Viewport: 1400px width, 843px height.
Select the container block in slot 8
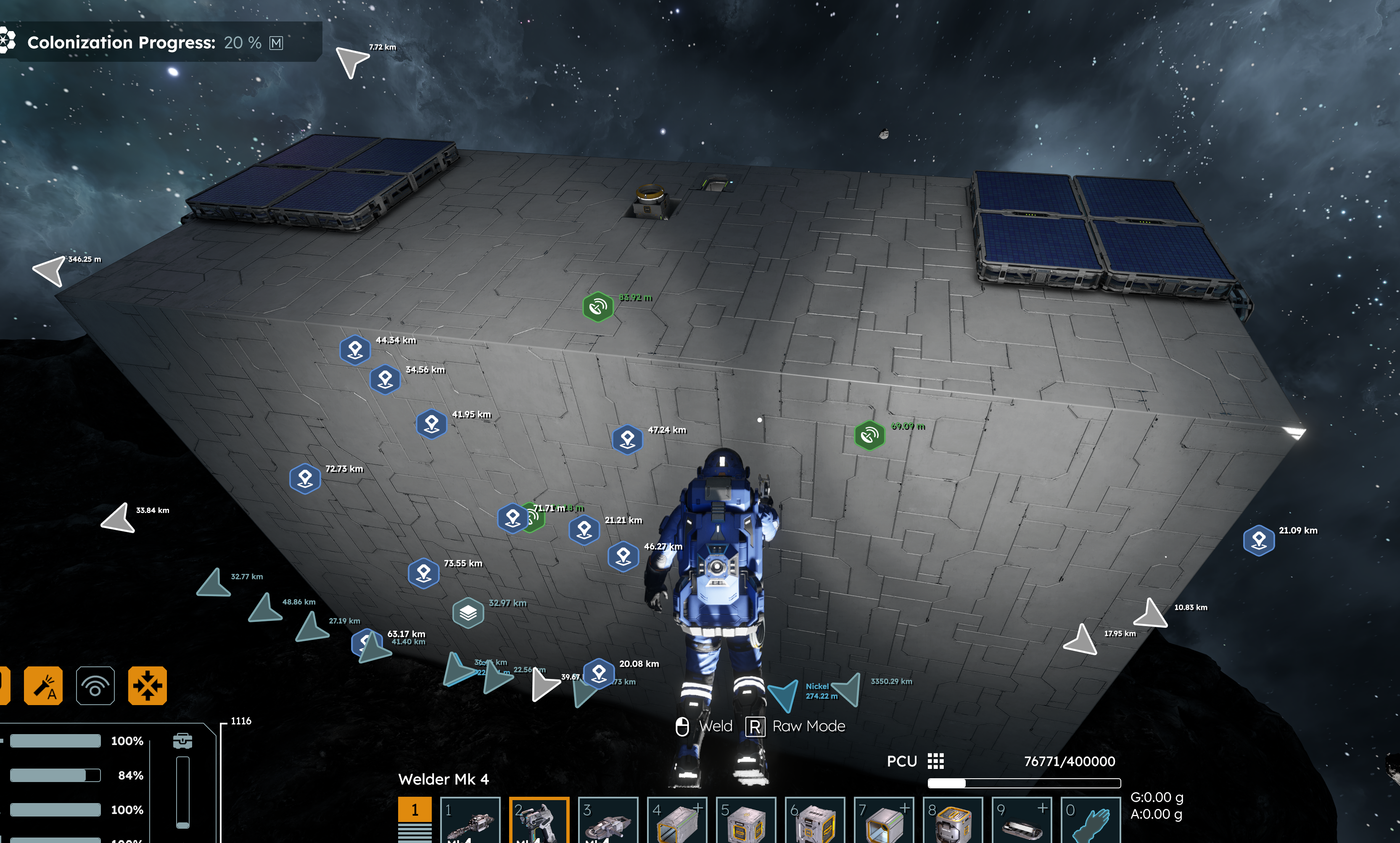(x=953, y=820)
